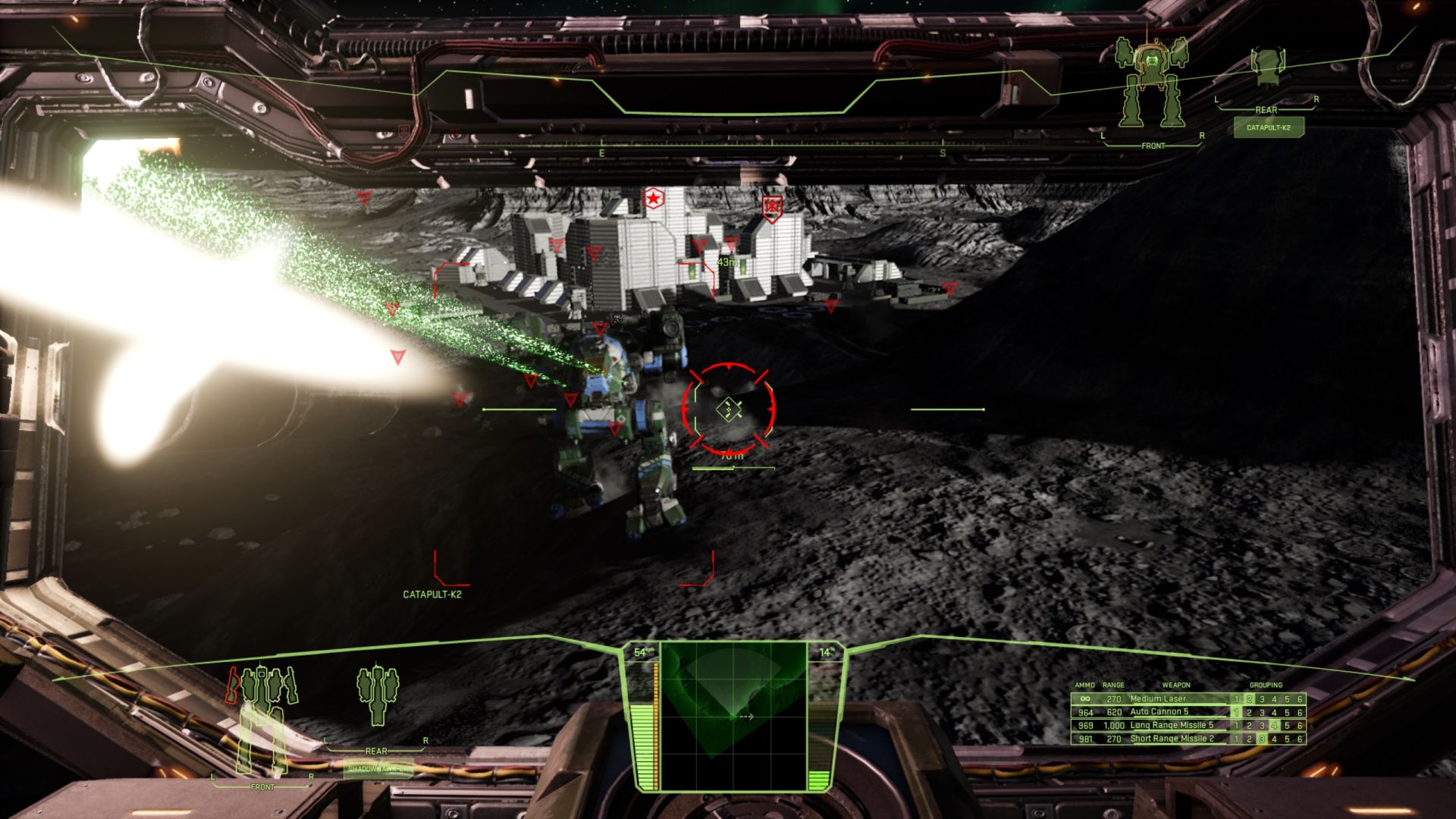Toggle group 4 for Long Range Missile 5
1456x819 pixels.
click(1274, 726)
